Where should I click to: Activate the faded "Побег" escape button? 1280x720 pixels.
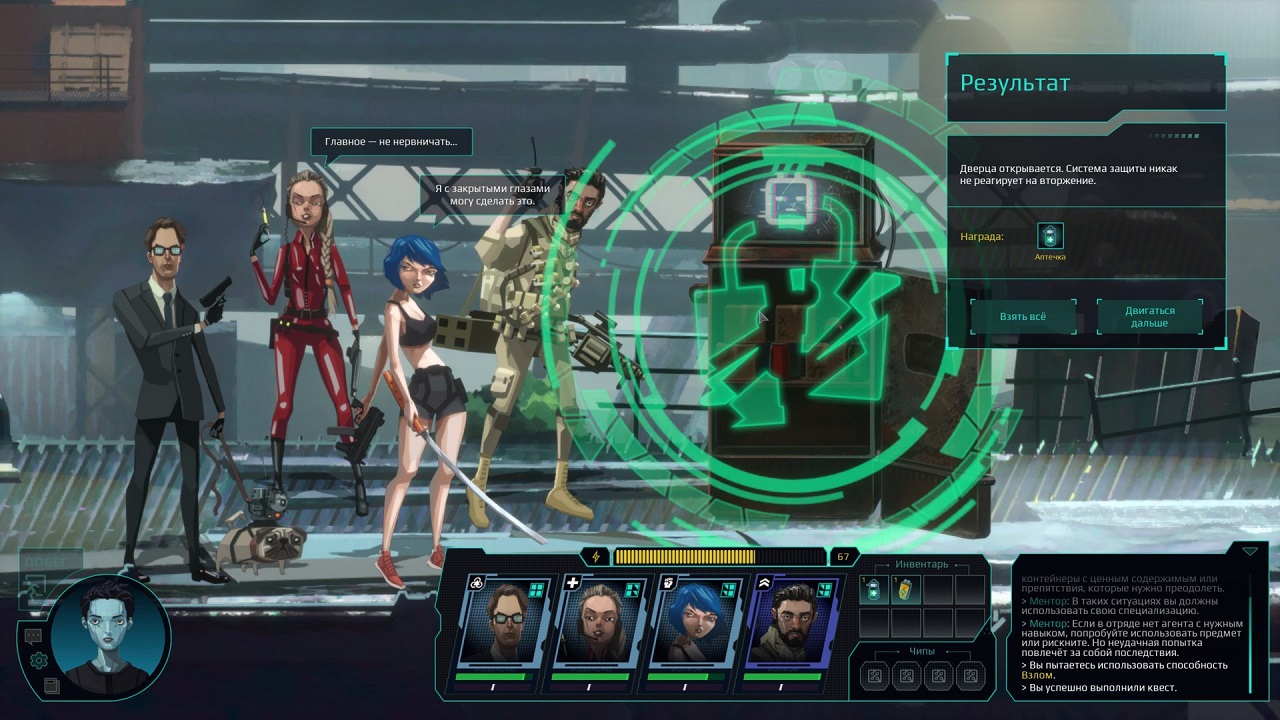45,563
